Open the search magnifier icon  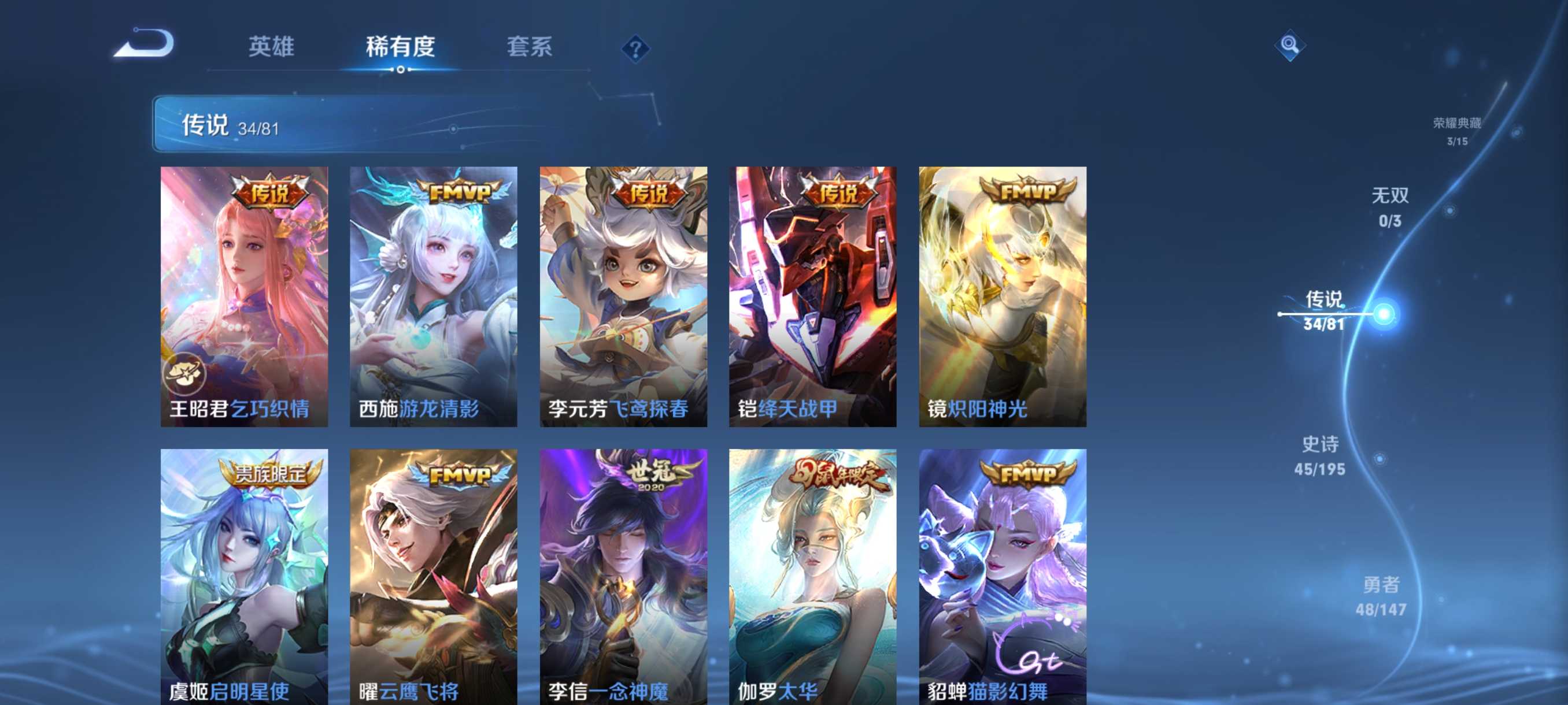1290,46
